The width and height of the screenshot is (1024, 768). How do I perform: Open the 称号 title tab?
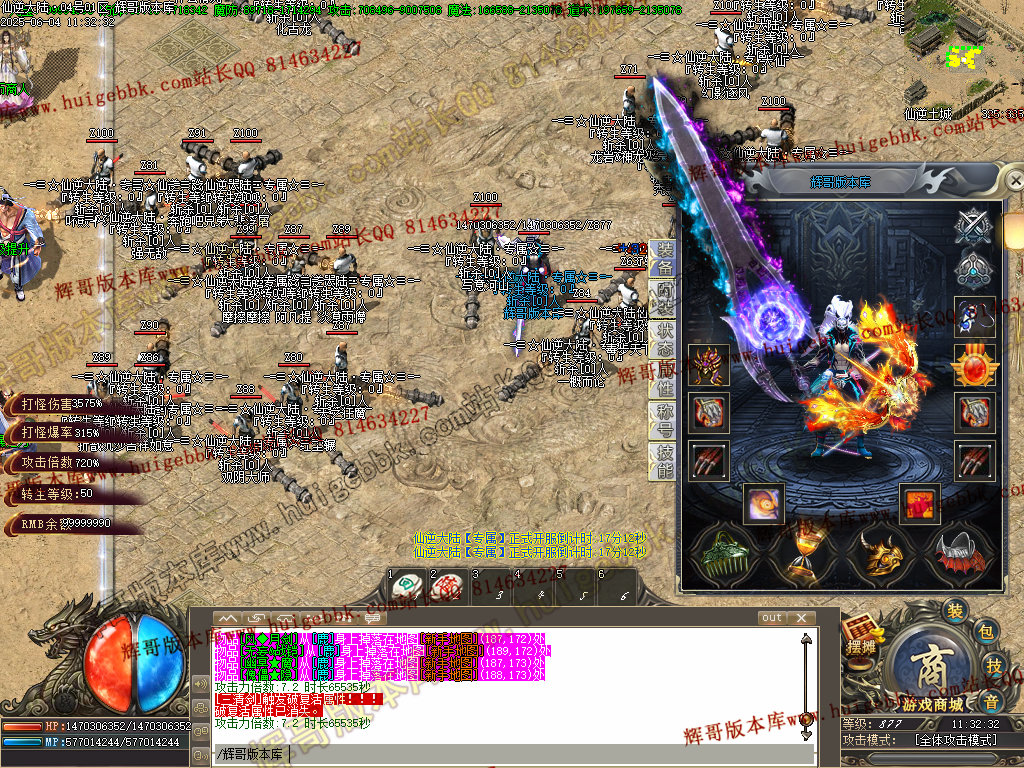pyautogui.click(x=665, y=421)
